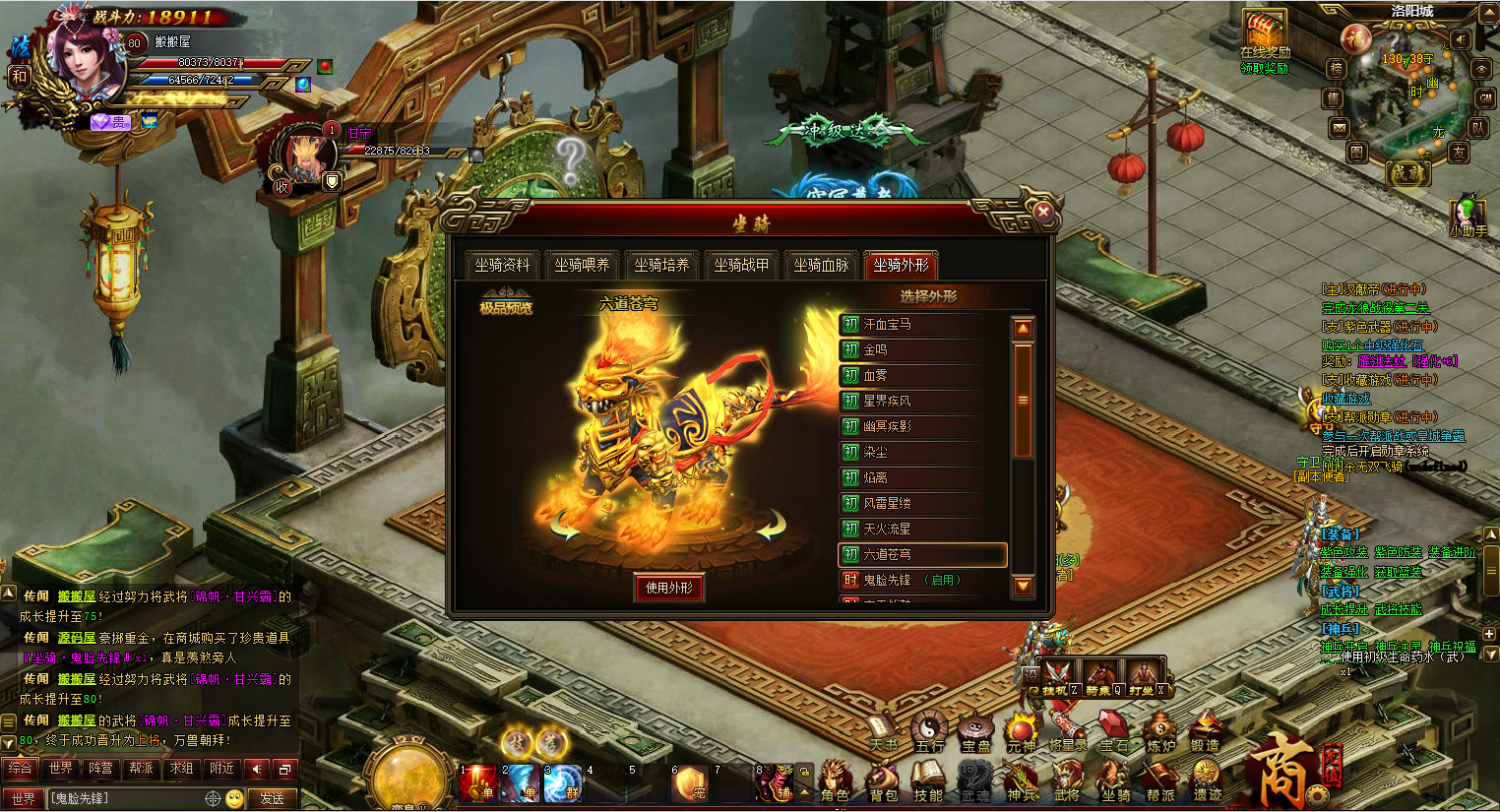Open the 坐骑喂养 feeding tab

[582, 265]
